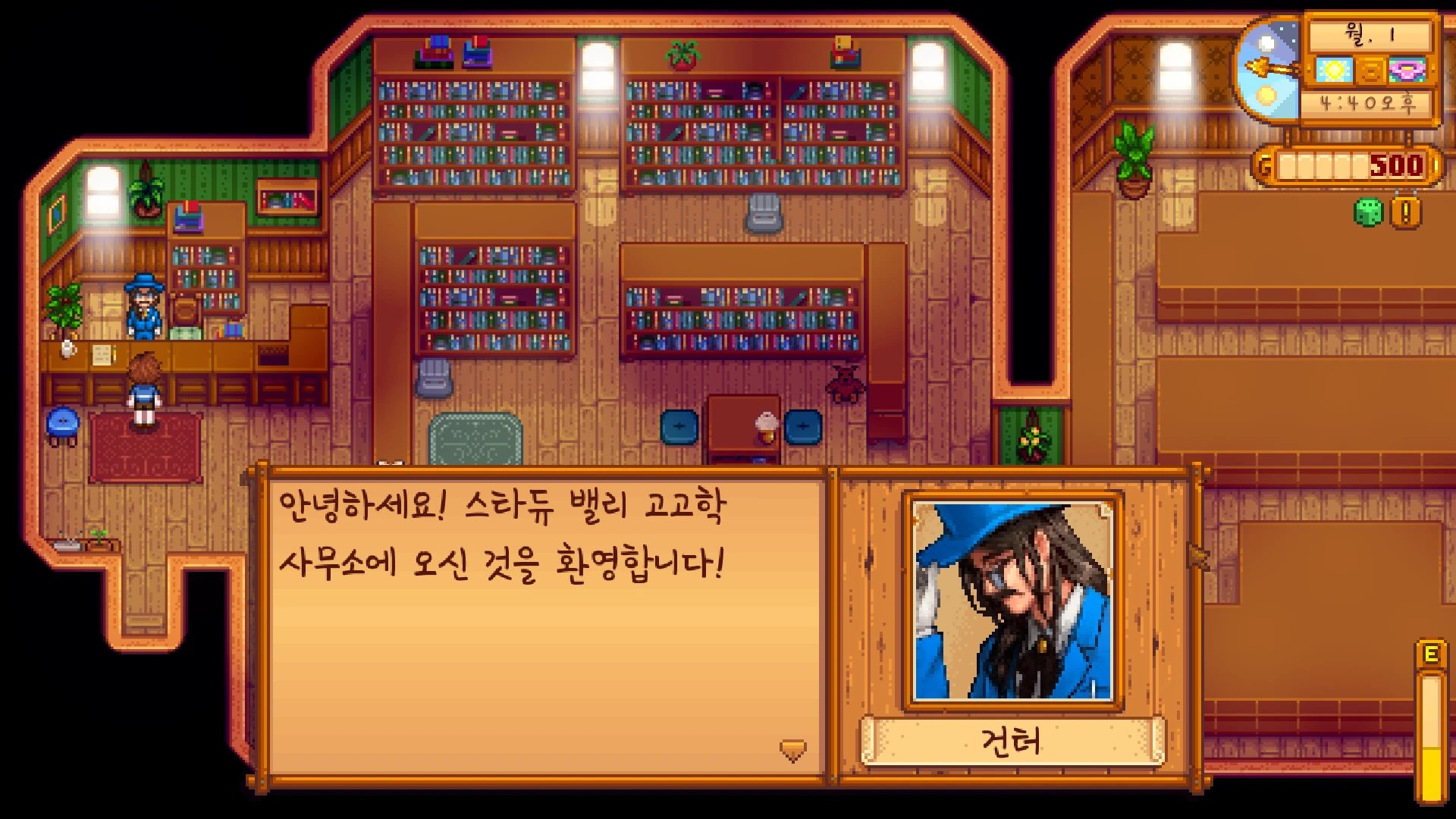Advance dialogue with the small down arrow
1456x819 pixels.
pos(792,750)
